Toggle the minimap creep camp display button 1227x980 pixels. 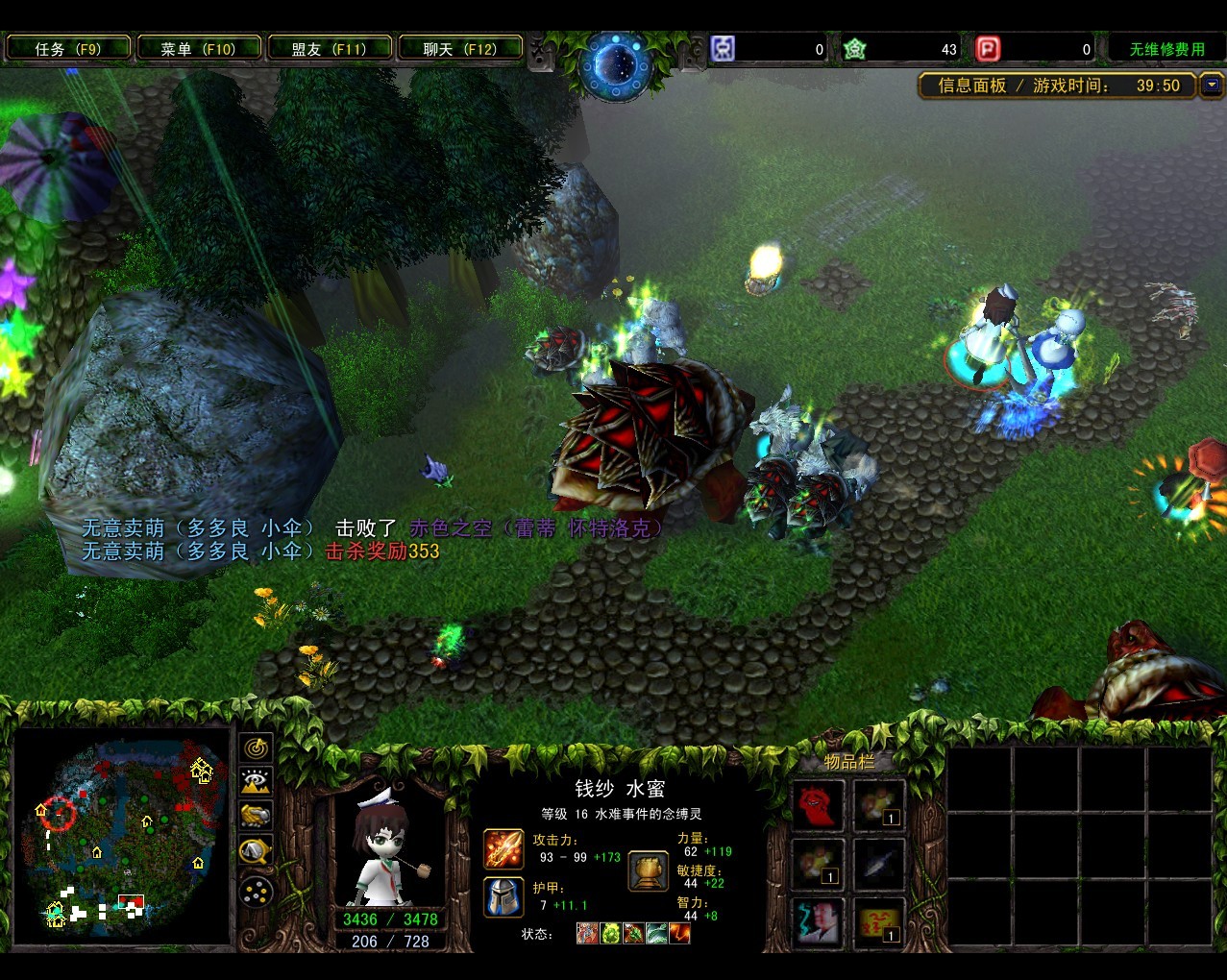pyautogui.click(x=256, y=850)
